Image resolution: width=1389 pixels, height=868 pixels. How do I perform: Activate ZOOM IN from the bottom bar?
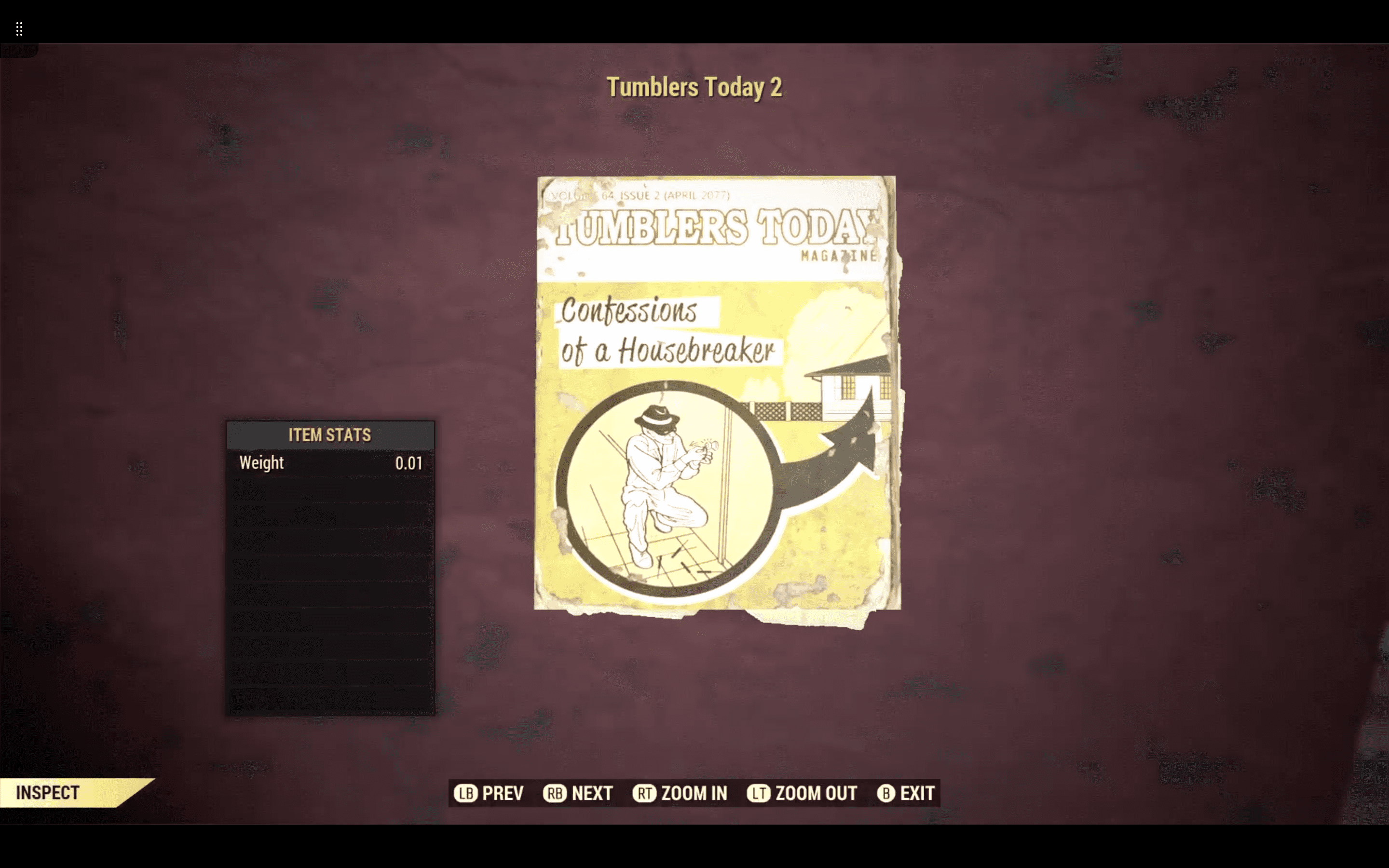click(x=694, y=793)
